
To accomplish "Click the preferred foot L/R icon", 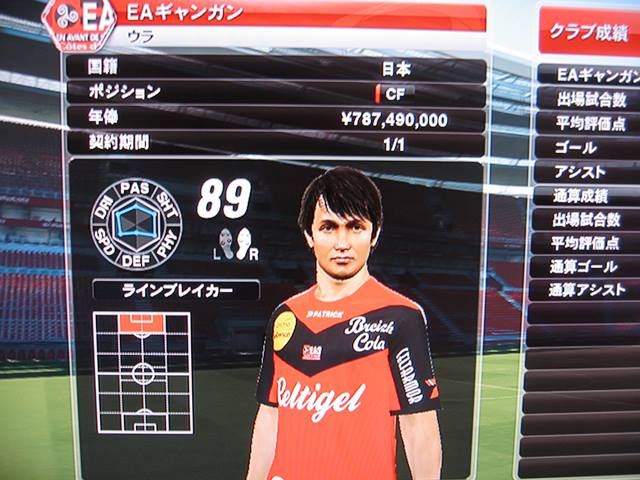I will pyautogui.click(x=238, y=244).
